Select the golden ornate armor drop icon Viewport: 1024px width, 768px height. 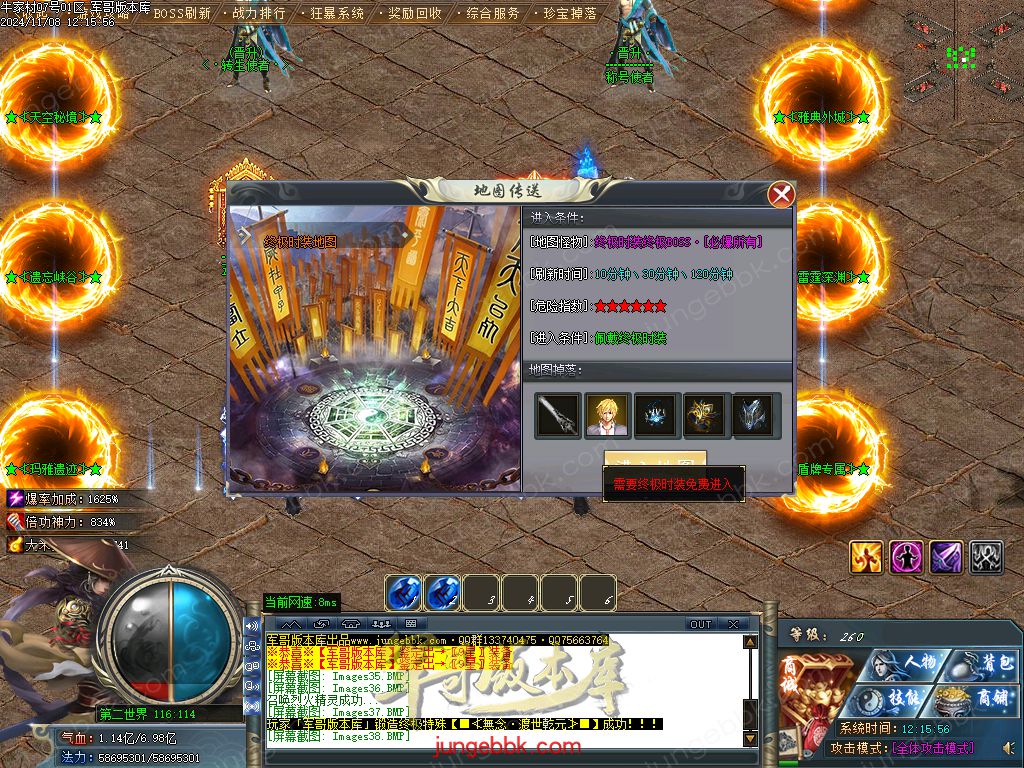tap(705, 415)
